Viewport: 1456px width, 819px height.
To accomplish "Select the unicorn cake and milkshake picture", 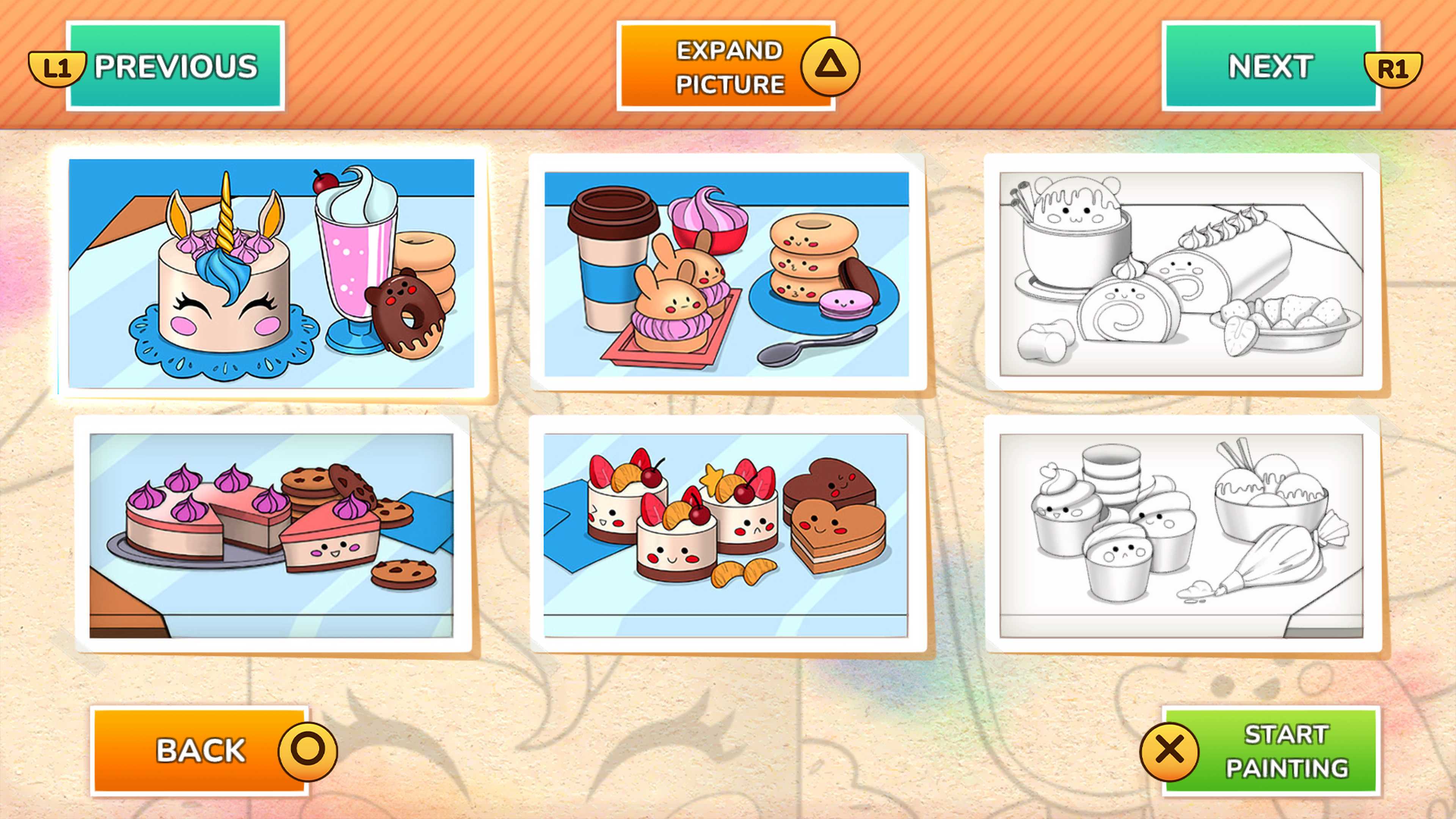I will click(271, 273).
